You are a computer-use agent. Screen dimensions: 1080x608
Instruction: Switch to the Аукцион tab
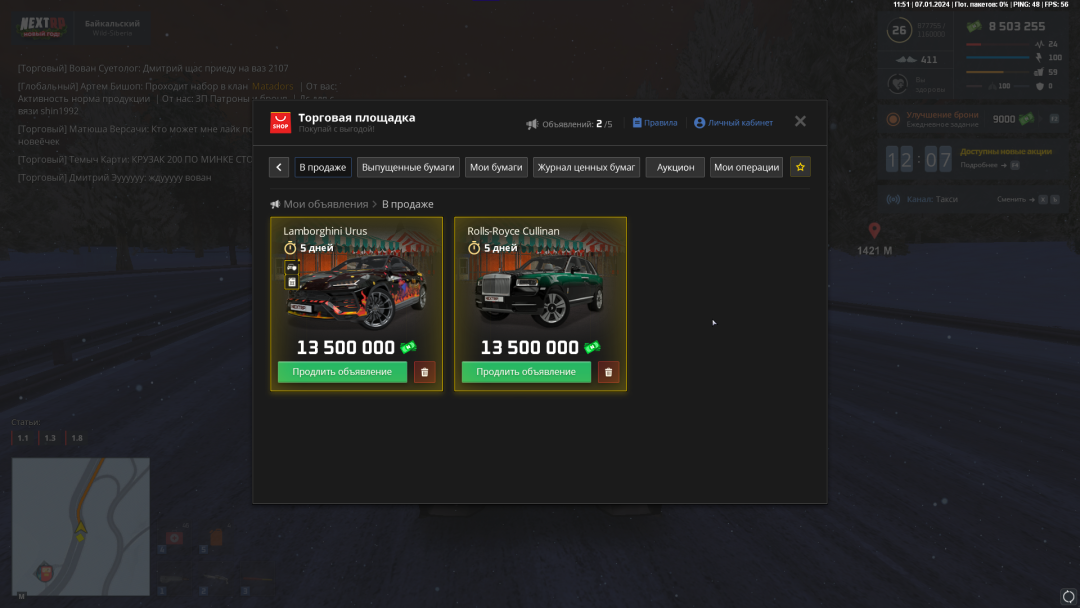pos(675,167)
